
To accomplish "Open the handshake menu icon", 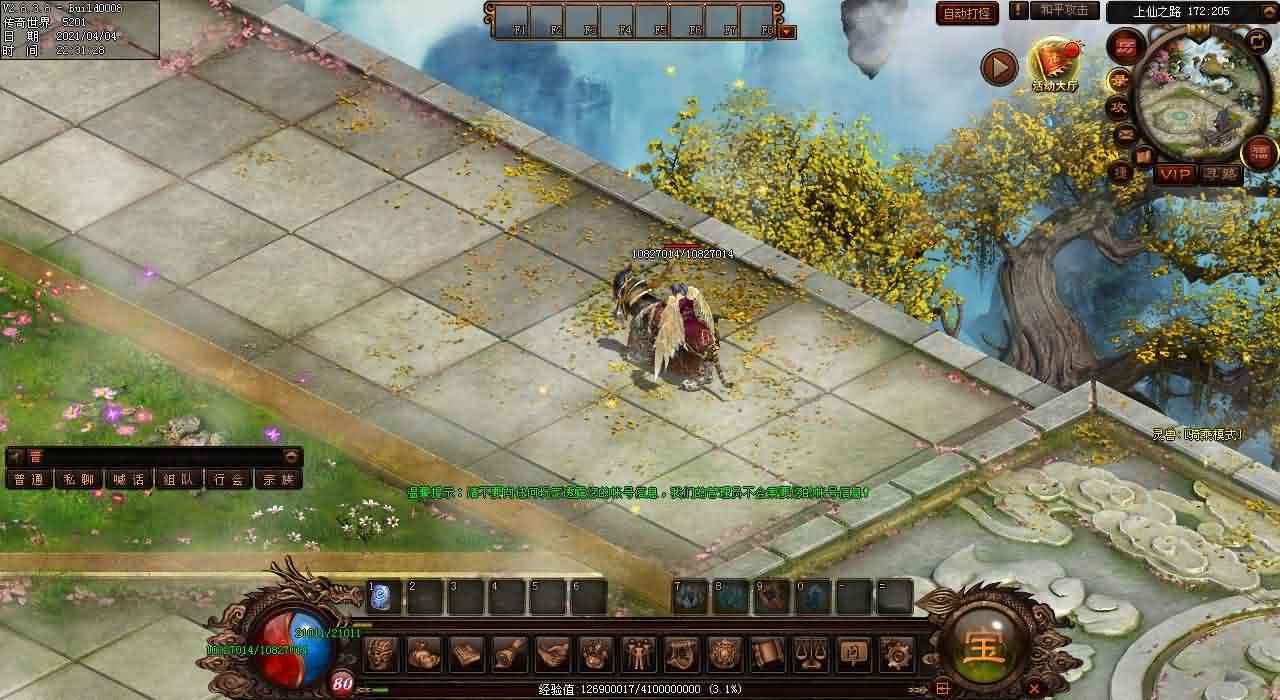I will click(553, 654).
